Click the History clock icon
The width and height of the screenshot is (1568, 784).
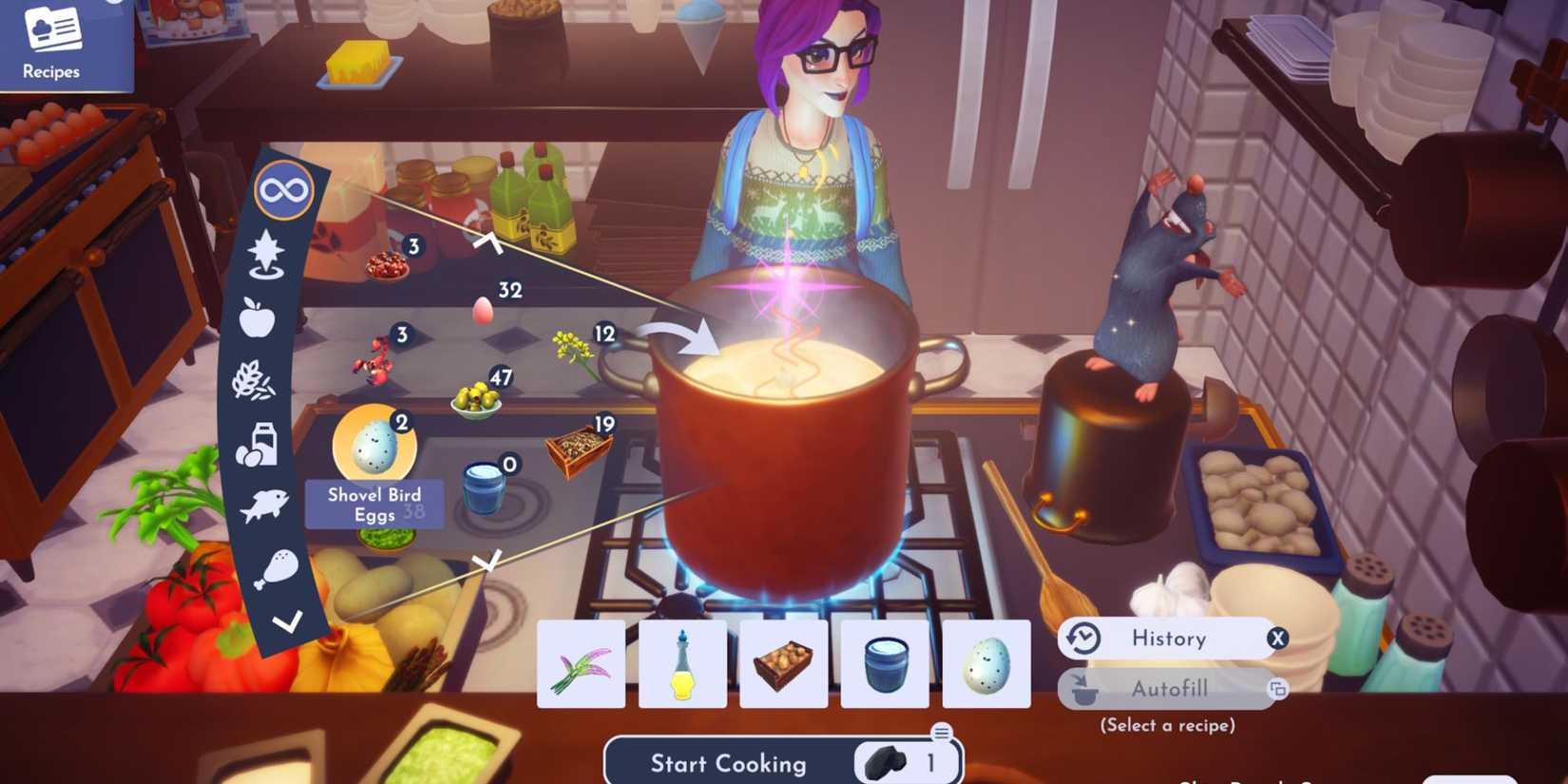click(x=1082, y=639)
